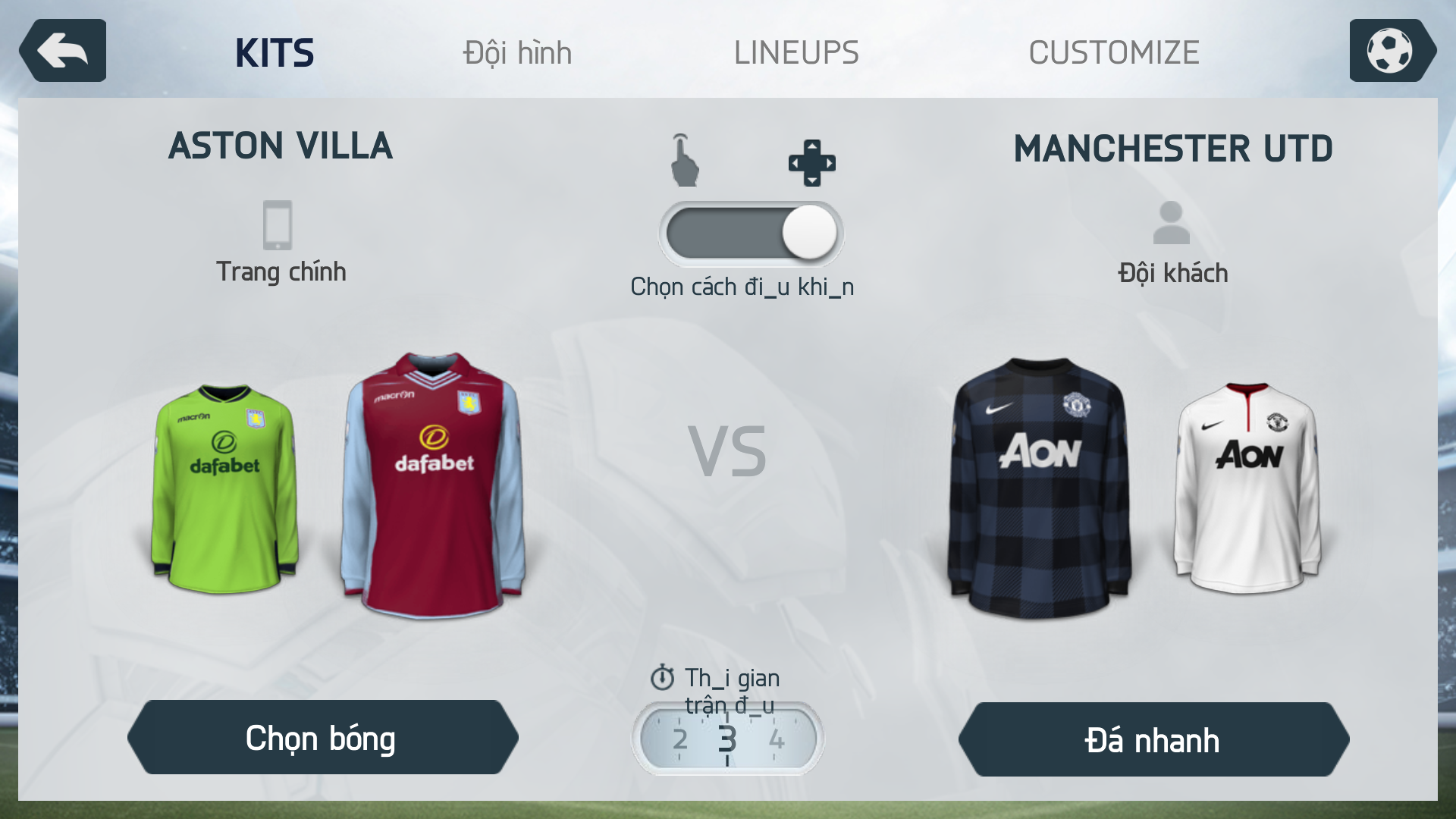Viewport: 1456px width, 819px height.
Task: Set match time to 4 minutes
Action: point(777,739)
